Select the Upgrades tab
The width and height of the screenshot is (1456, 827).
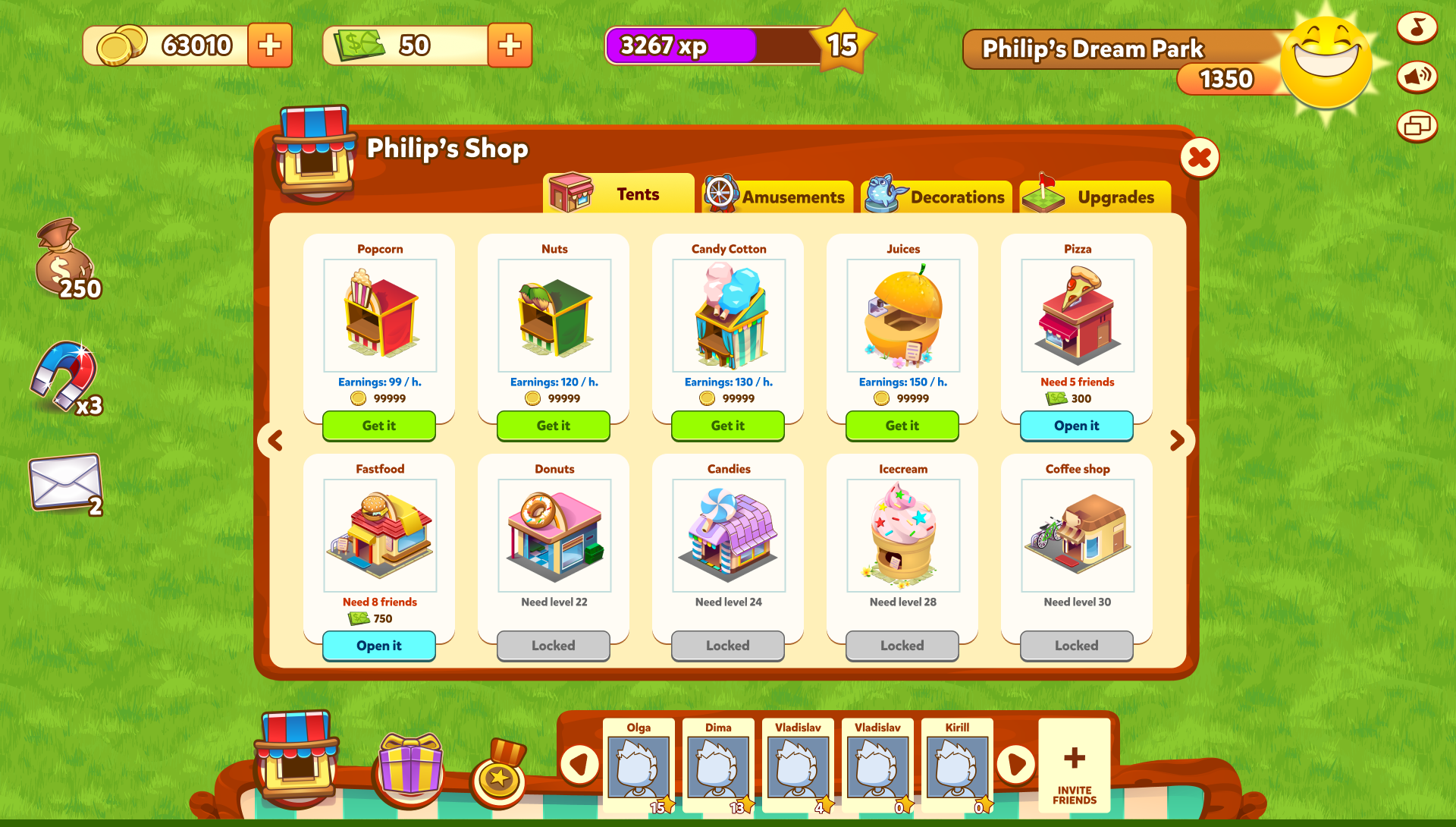1095,197
